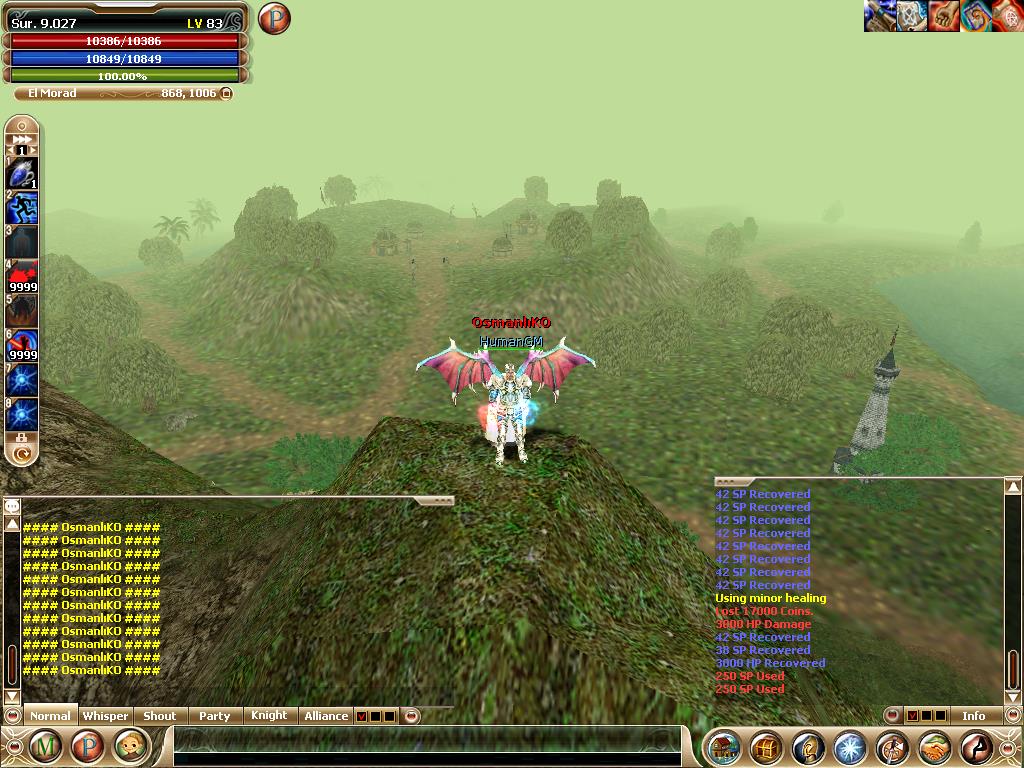Switch to the Whisper chat tab
The image size is (1024, 768).
(105, 716)
